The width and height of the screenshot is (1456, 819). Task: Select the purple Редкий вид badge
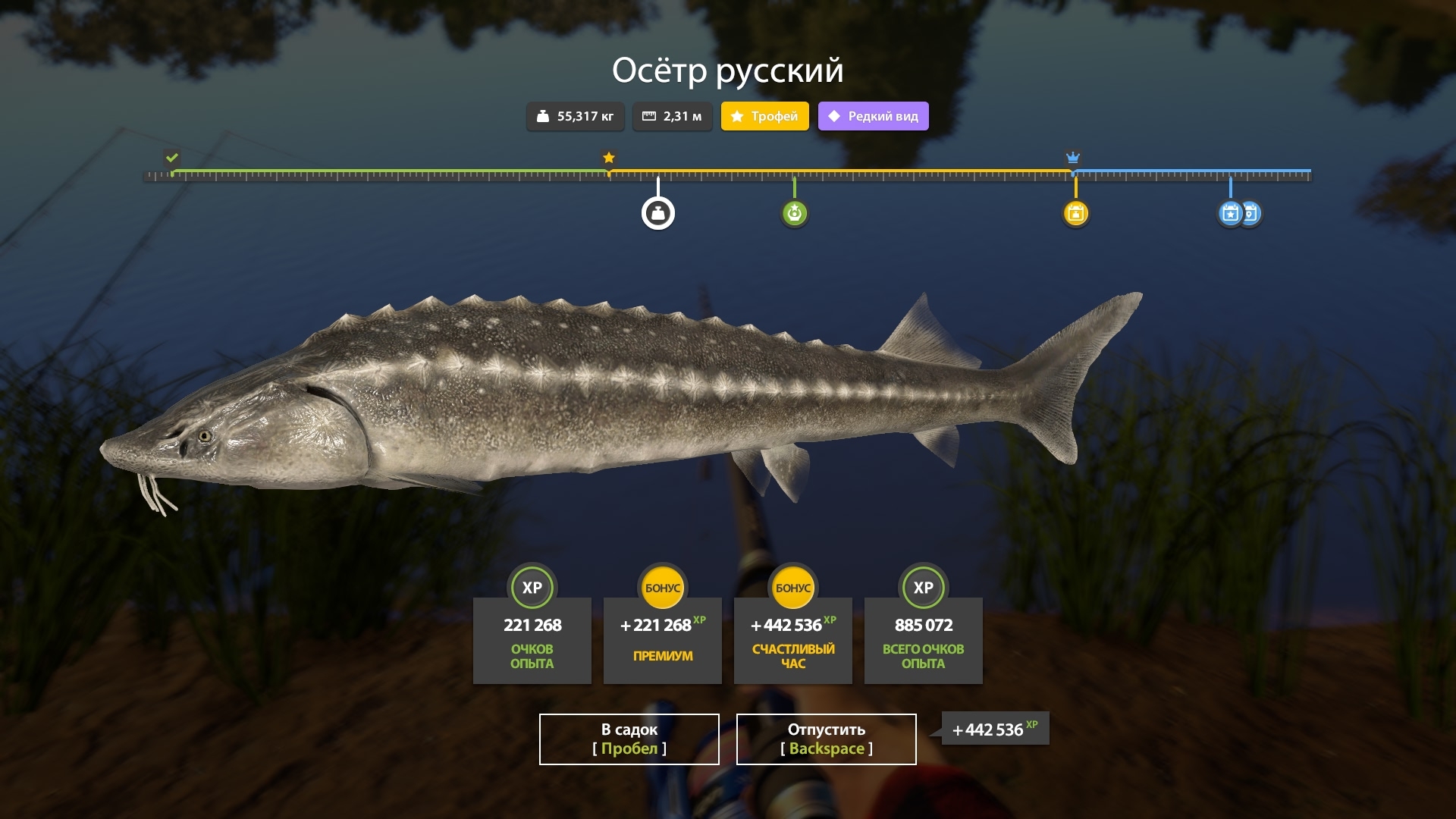coord(873,116)
